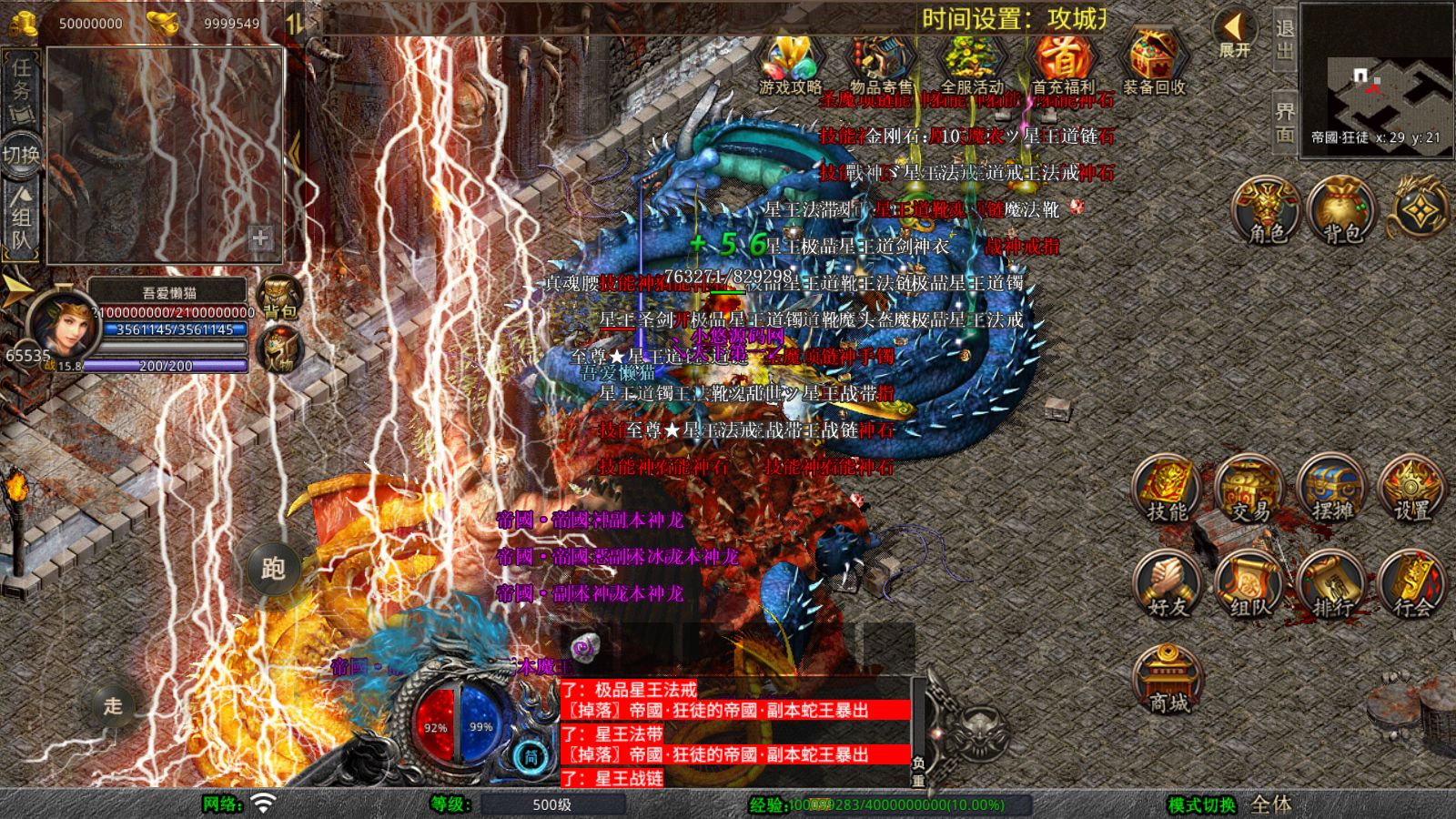Open the 好友 friends list

(1168, 587)
